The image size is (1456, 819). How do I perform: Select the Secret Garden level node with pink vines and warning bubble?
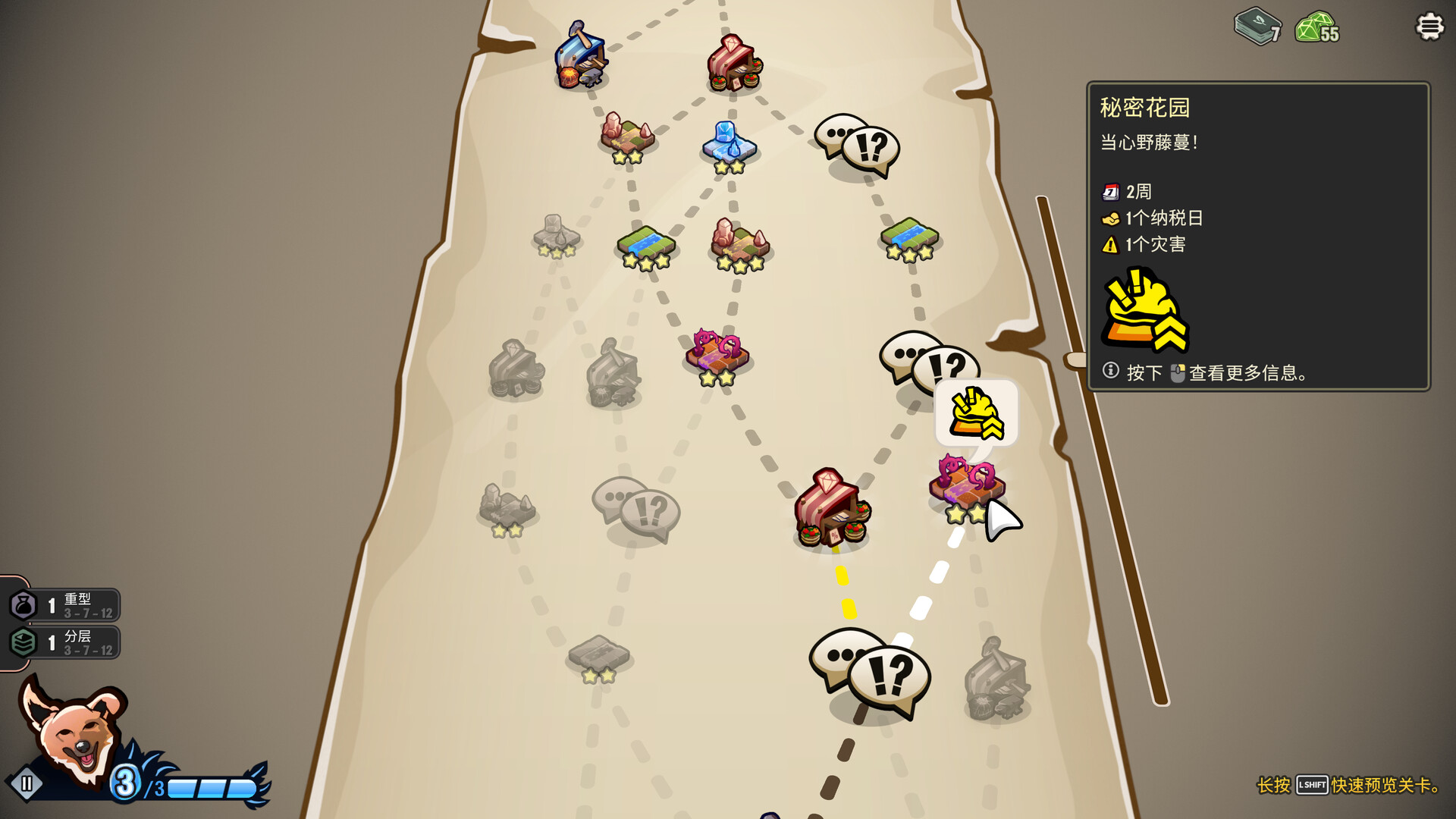pos(967,485)
